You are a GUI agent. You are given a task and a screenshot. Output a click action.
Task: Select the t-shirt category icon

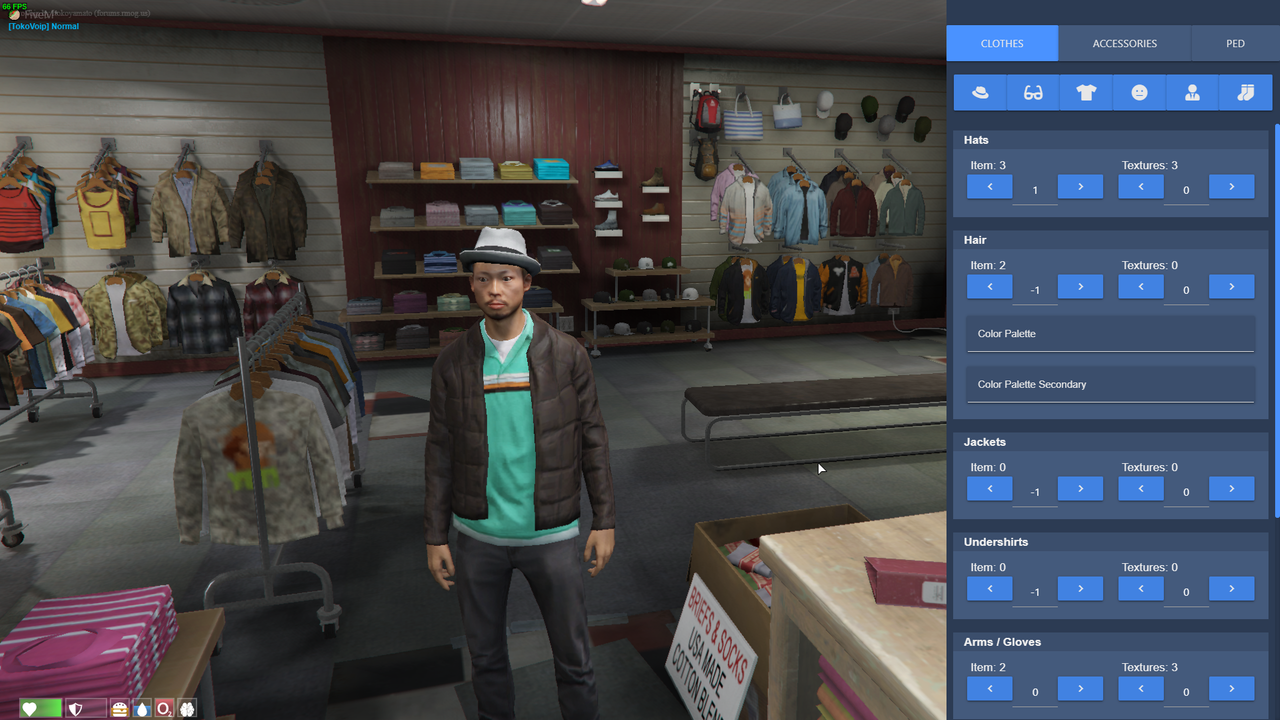[1086, 93]
